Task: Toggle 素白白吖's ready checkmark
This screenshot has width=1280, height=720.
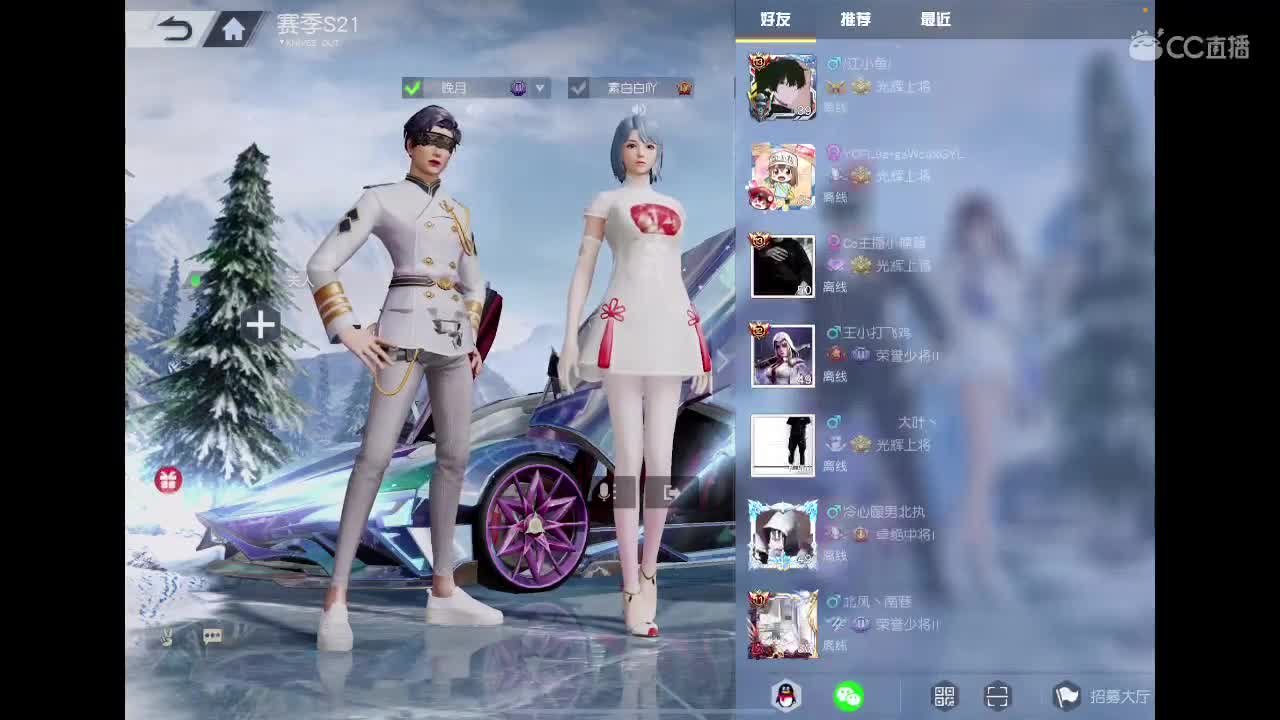Action: tap(580, 88)
